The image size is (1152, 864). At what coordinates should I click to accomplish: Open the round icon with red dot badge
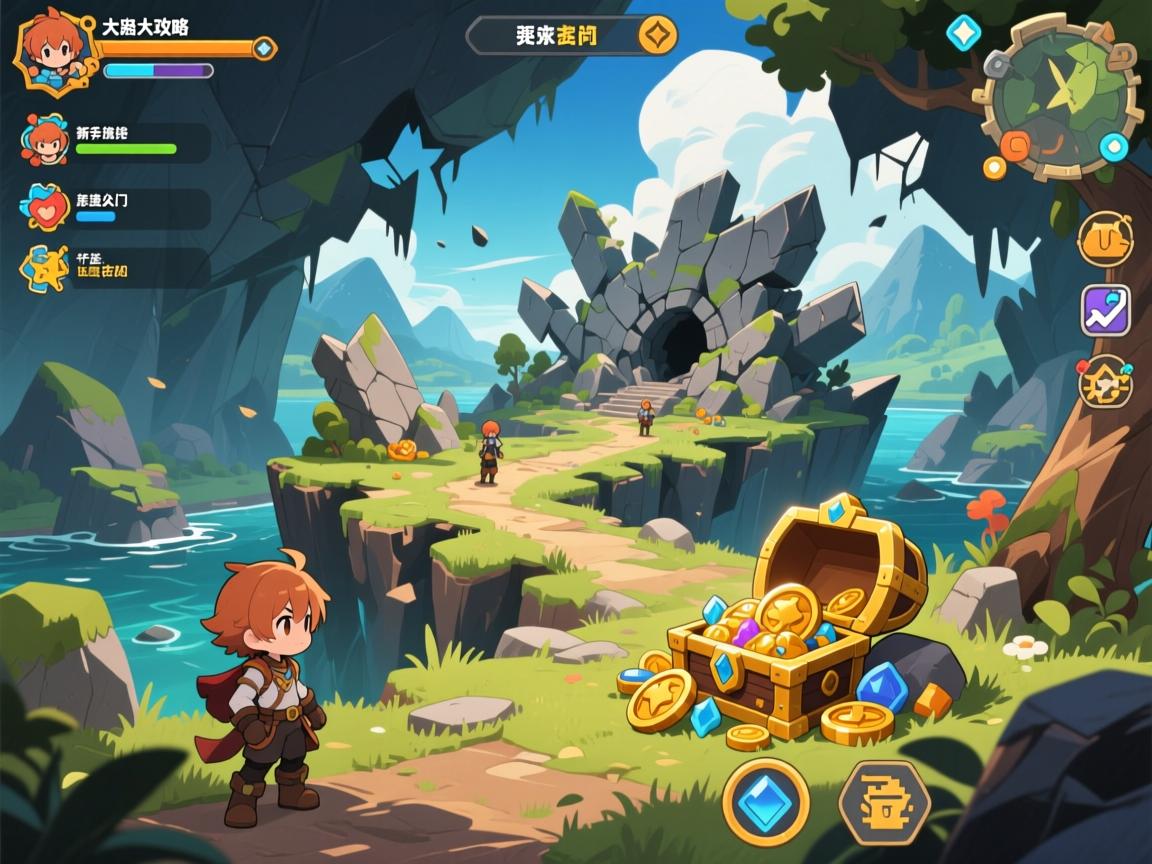pyautogui.click(x=1105, y=381)
